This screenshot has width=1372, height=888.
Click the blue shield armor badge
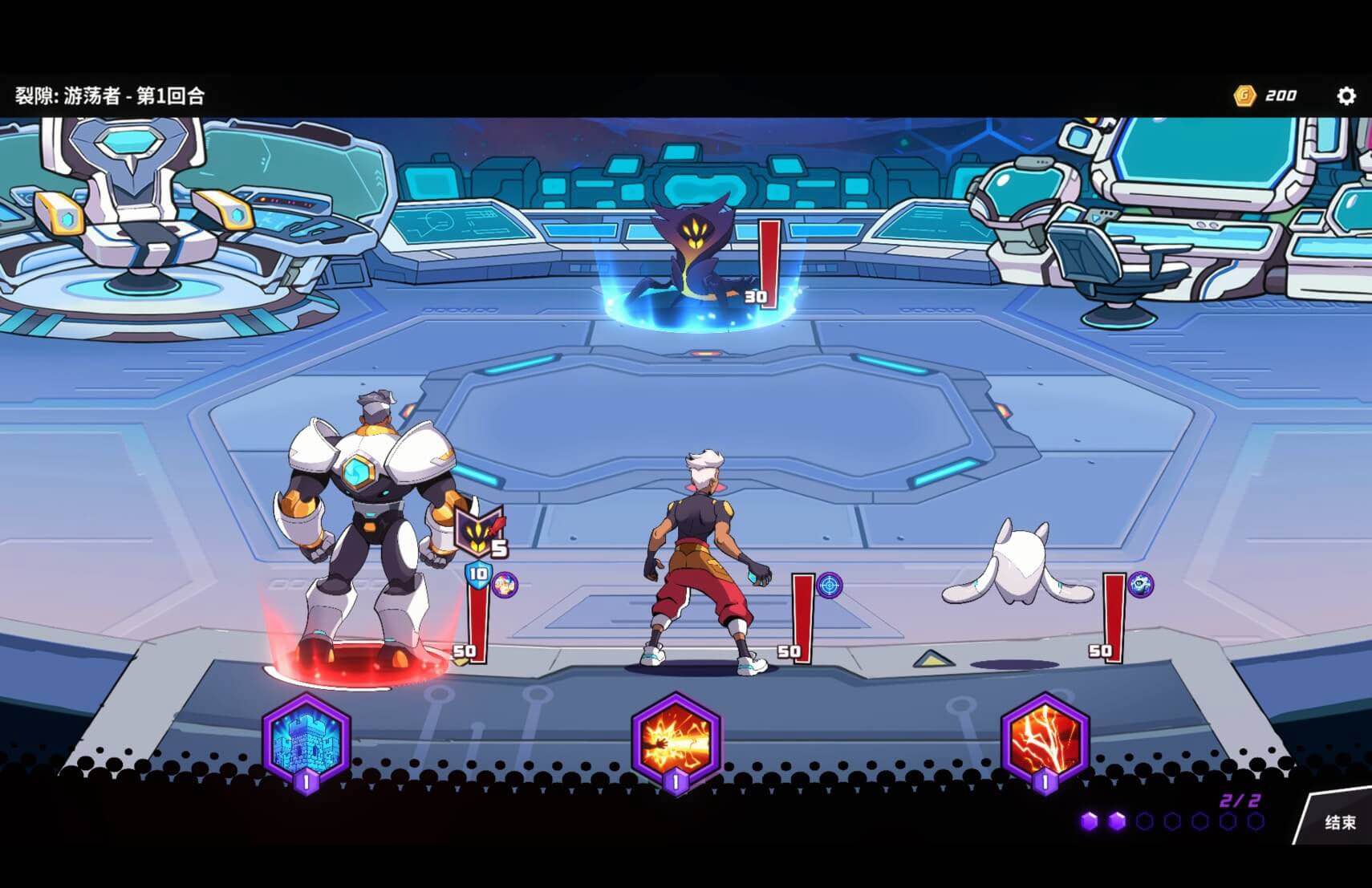[478, 574]
